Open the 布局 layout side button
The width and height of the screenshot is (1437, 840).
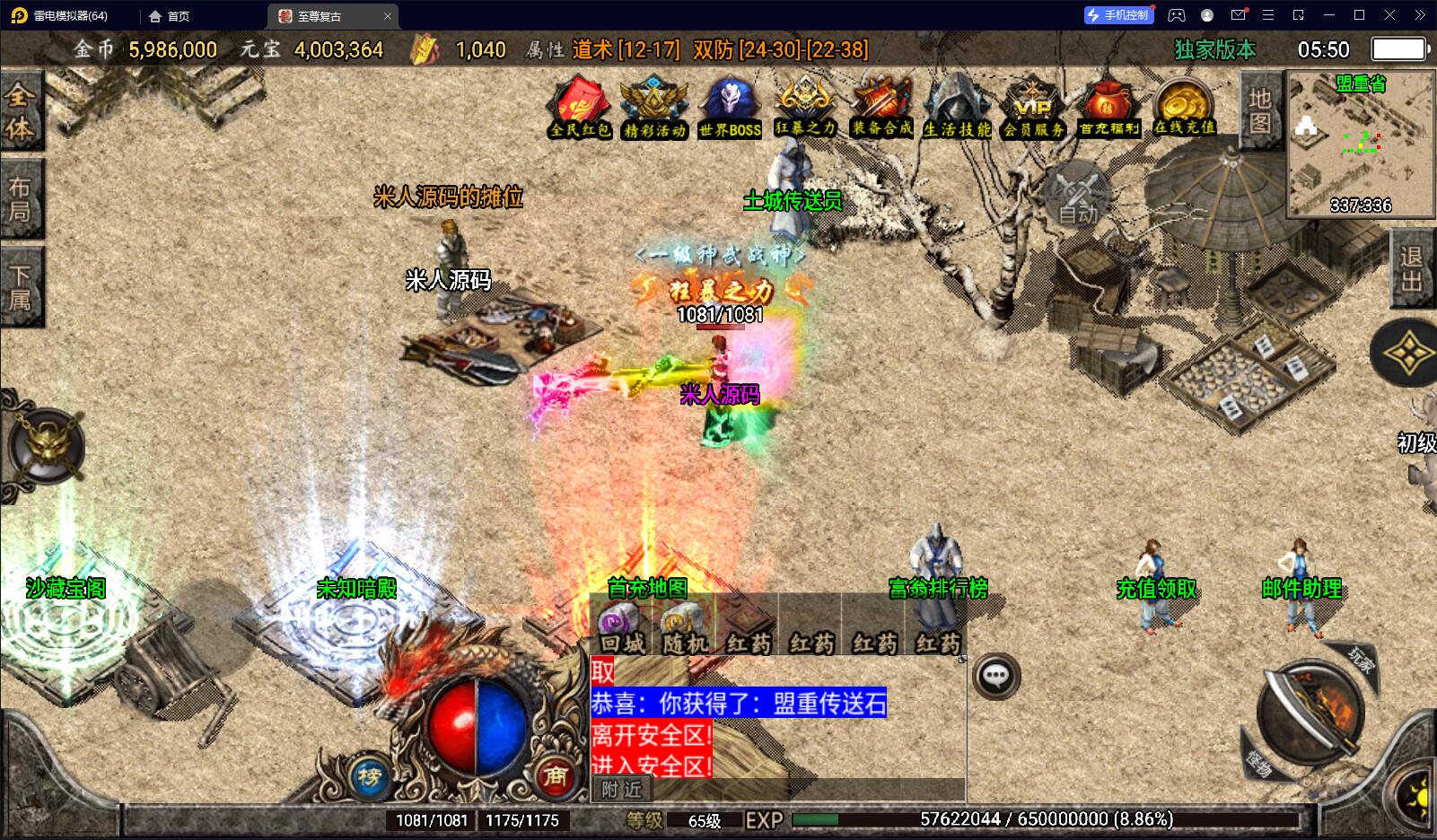pos(20,199)
